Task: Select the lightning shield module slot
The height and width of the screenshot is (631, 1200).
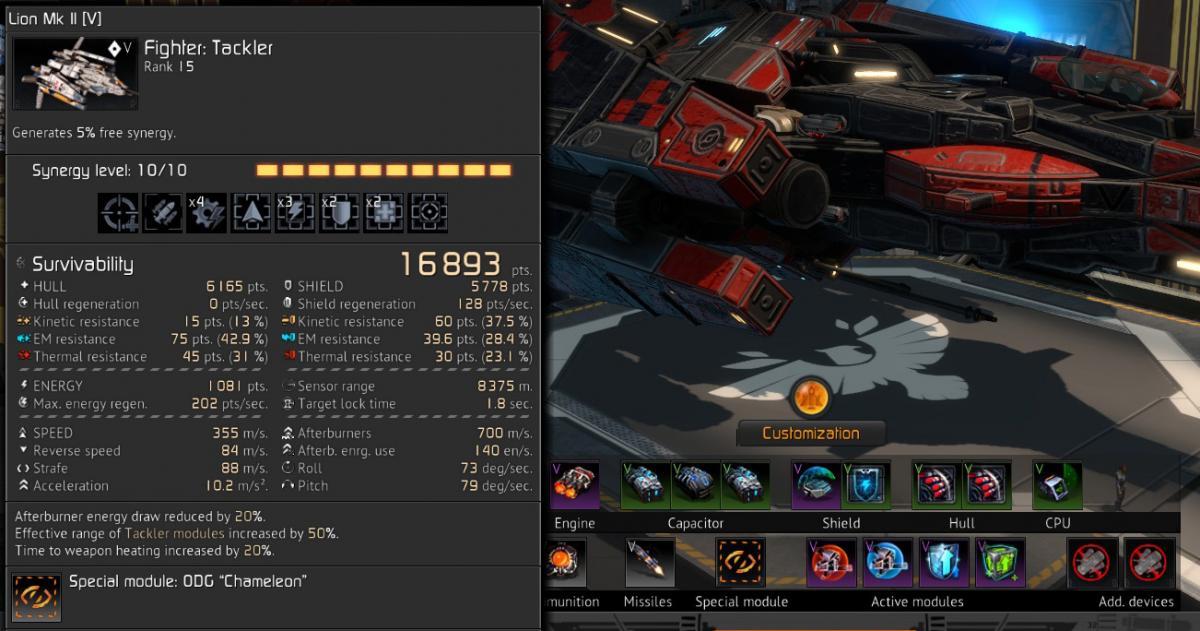Action: (x=865, y=485)
